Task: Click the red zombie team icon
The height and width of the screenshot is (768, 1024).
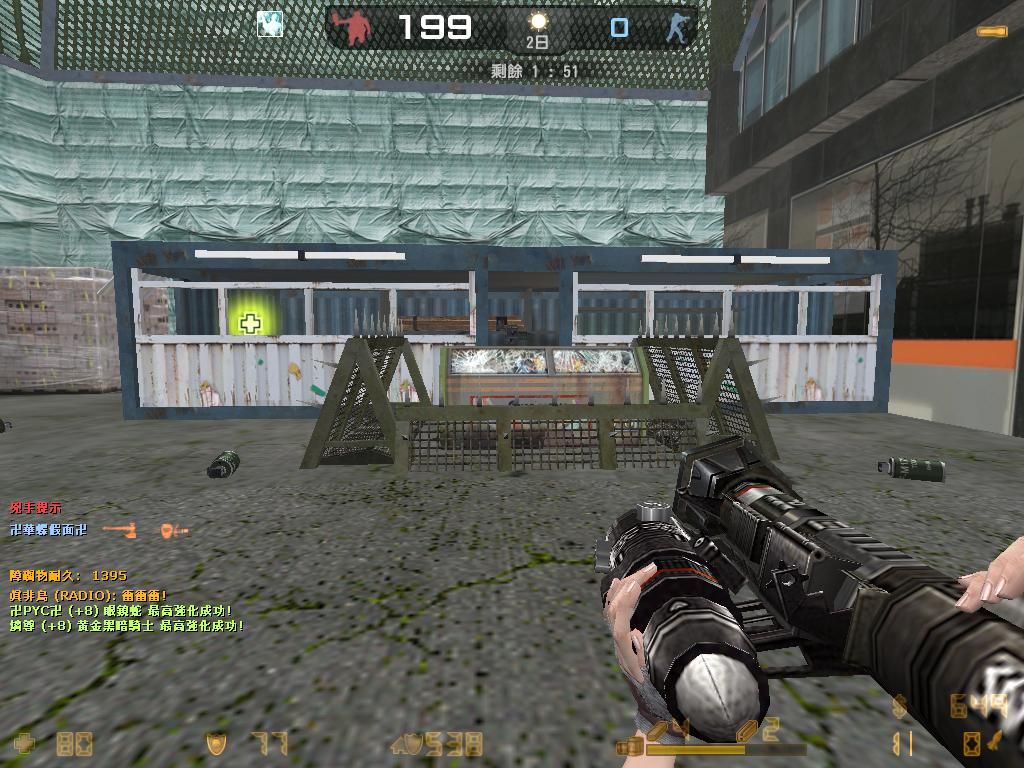Action: (x=352, y=28)
